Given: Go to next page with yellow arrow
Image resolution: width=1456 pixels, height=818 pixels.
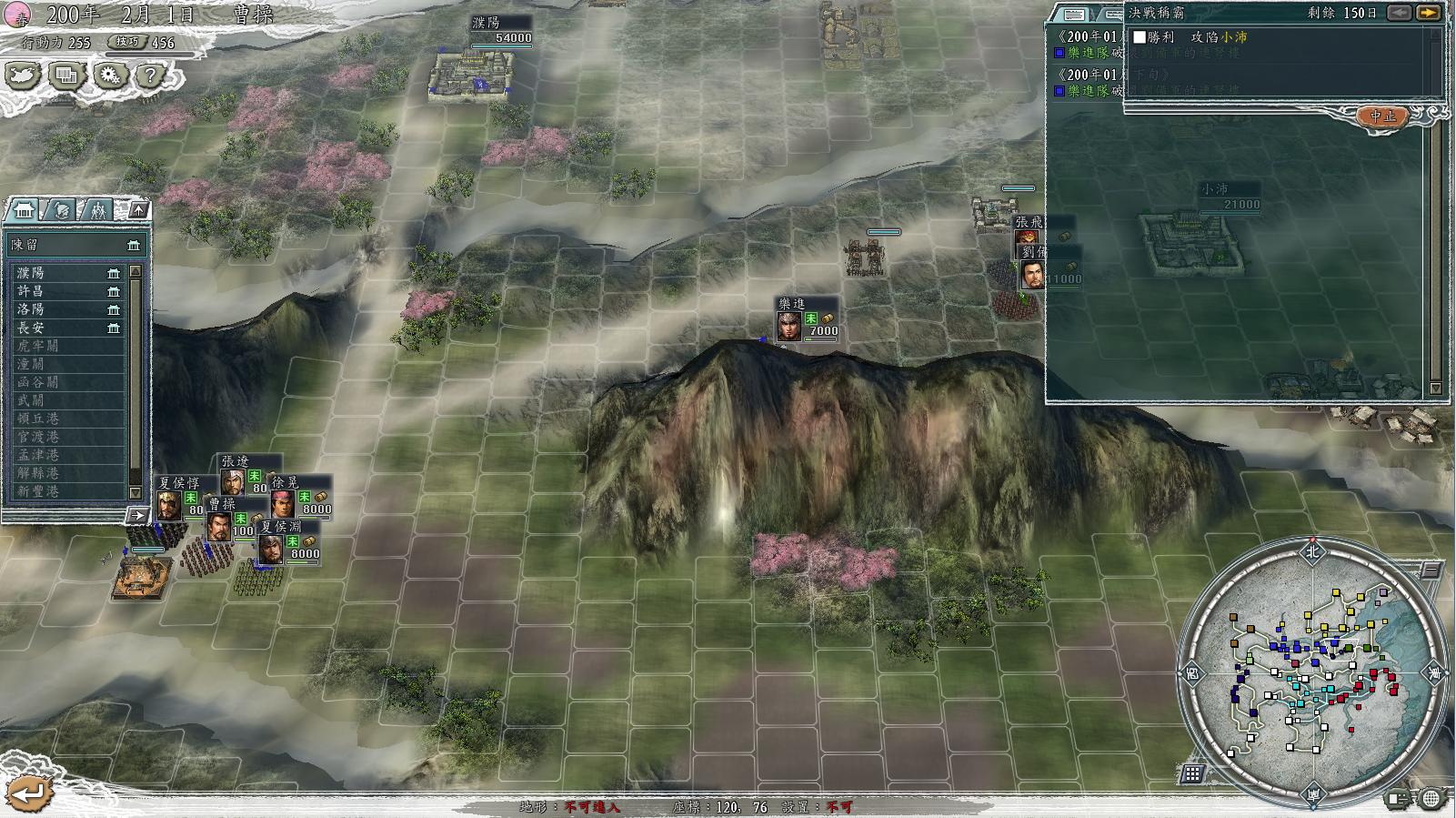Looking at the screenshot, I should [1429, 13].
